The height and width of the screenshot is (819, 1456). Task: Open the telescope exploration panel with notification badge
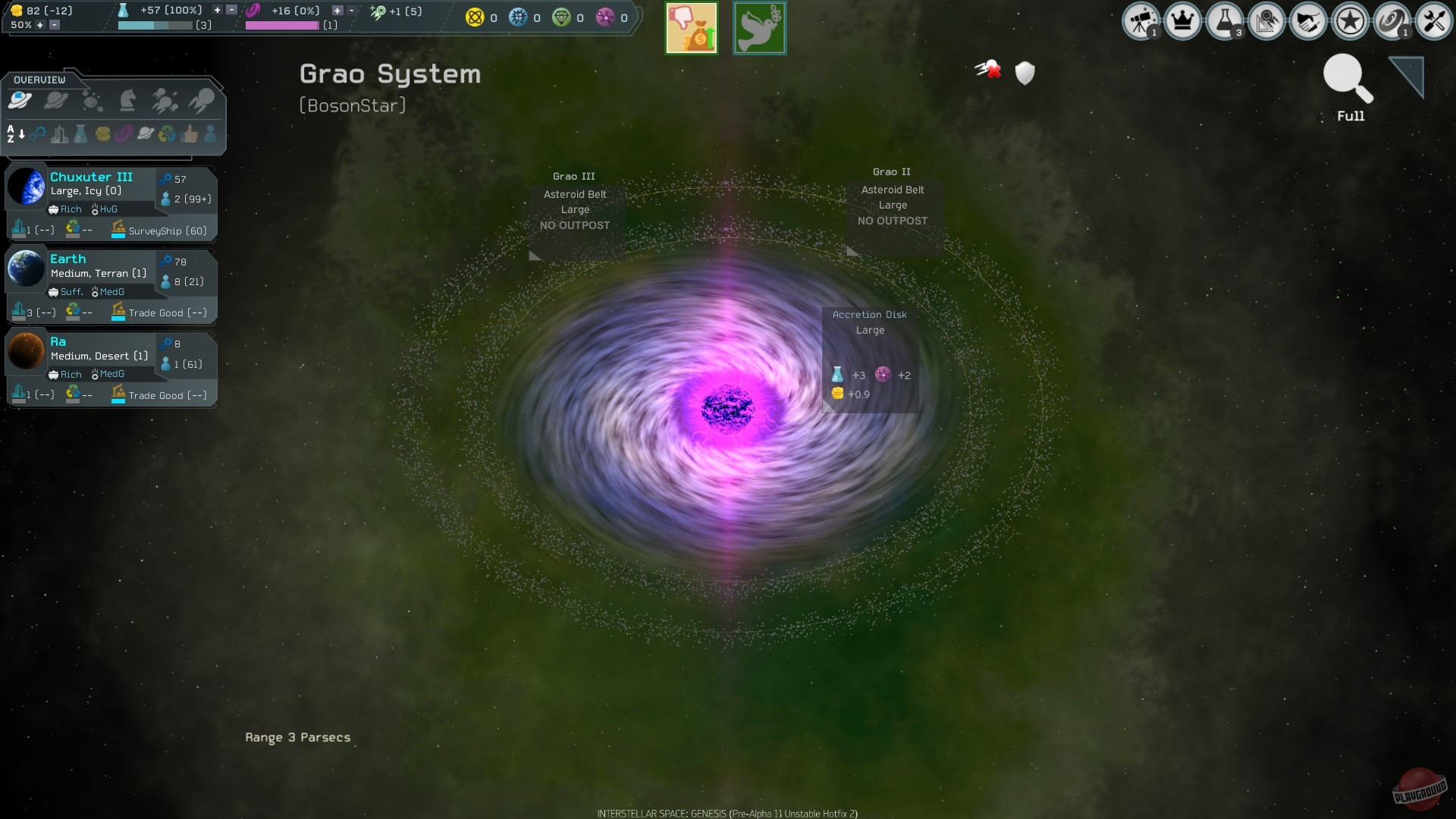pyautogui.click(x=1141, y=21)
